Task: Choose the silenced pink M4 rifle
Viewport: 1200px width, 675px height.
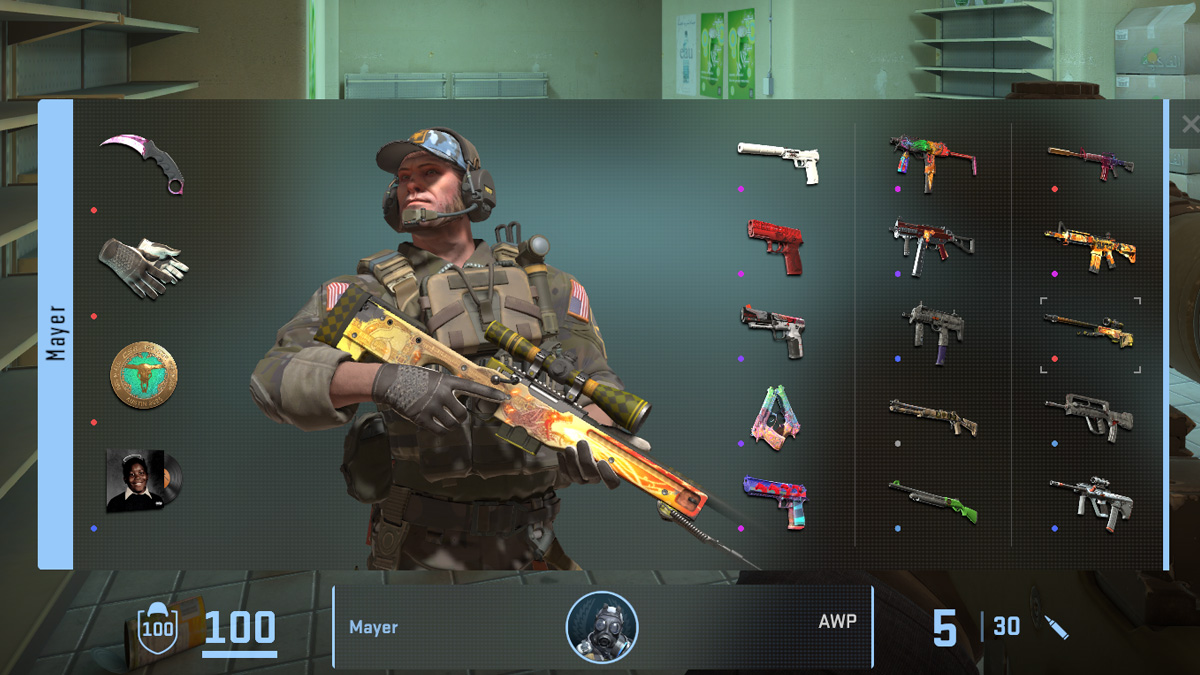Action: 1090,161
